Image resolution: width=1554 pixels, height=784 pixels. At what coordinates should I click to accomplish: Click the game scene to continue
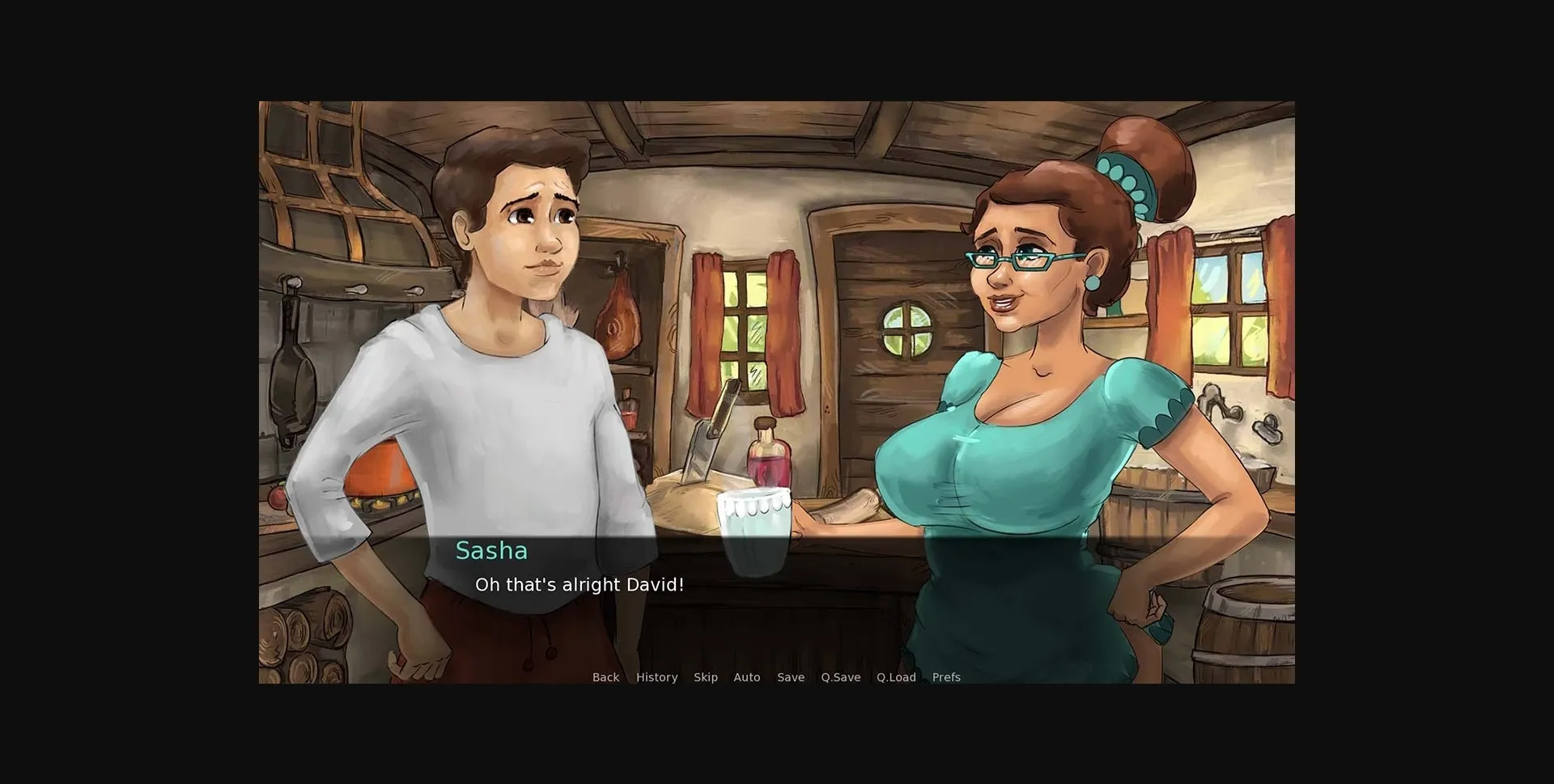point(777,324)
